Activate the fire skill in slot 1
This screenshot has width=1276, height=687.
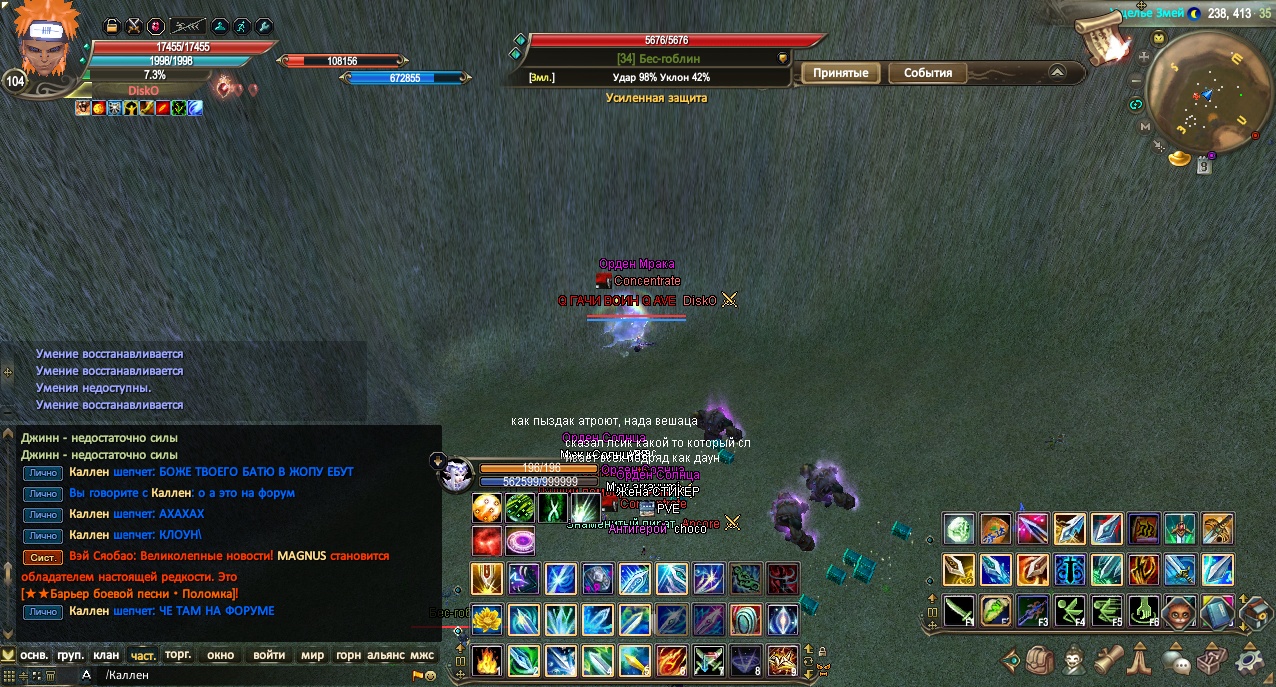coord(487,661)
